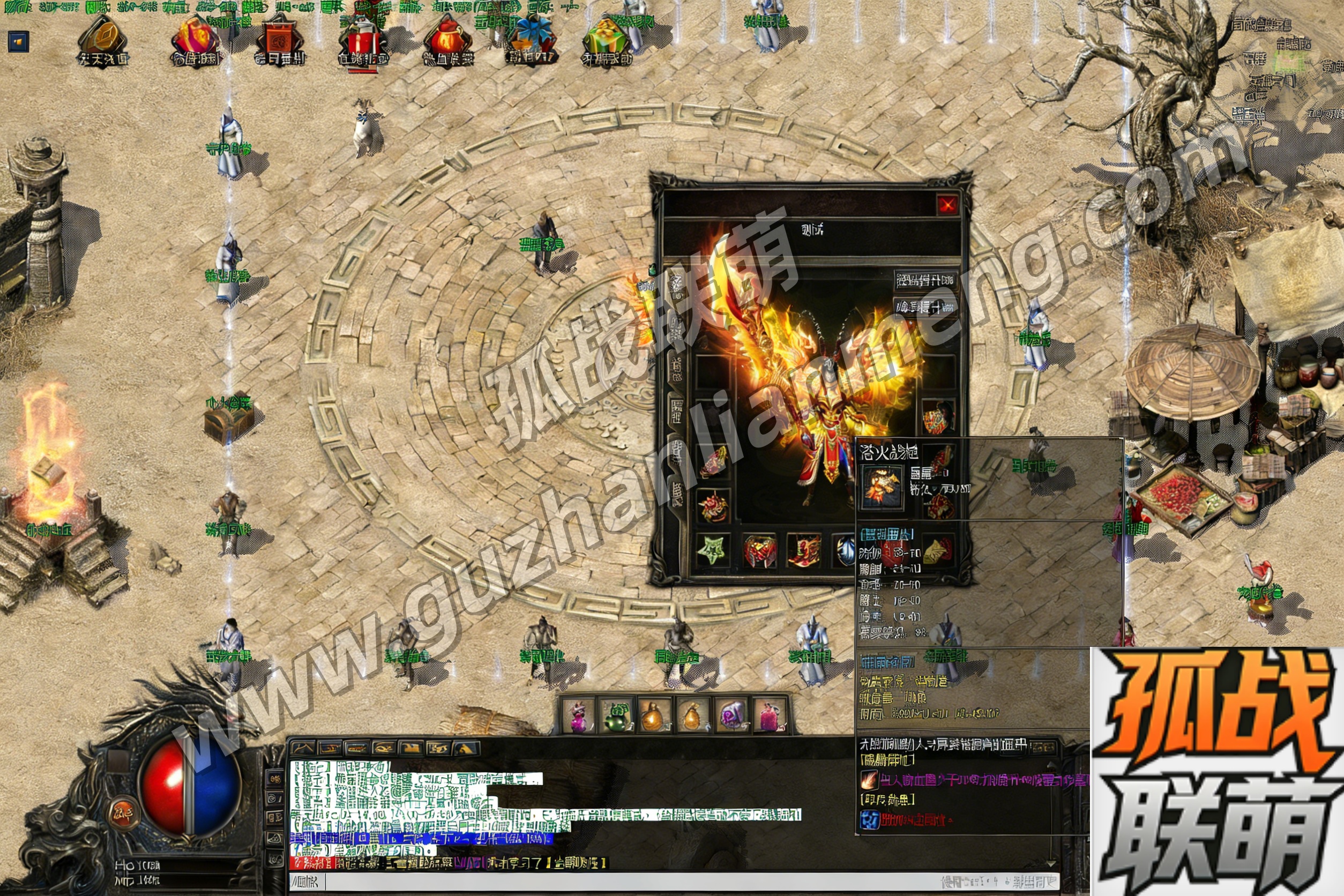Viewport: 1344px width, 896px height.
Task: Close the character equipment window
Action: click(947, 205)
